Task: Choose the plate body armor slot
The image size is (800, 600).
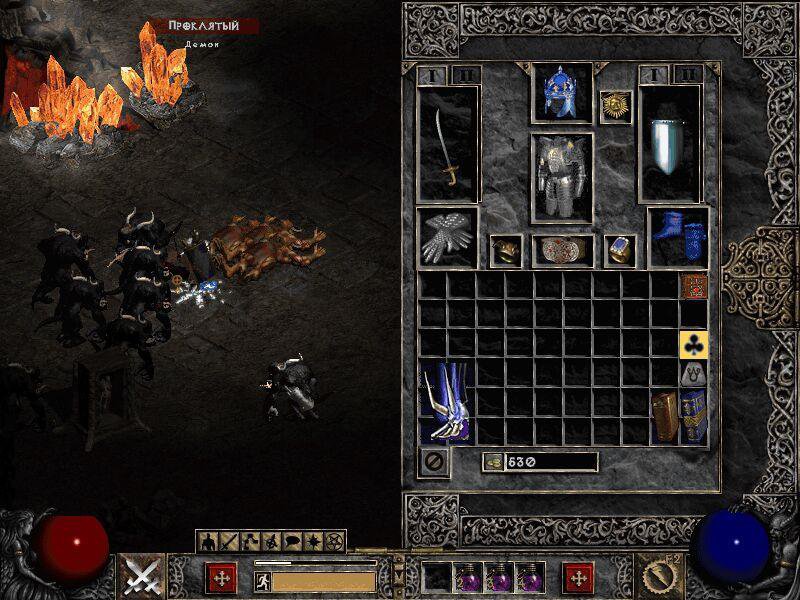Action: [x=561, y=177]
